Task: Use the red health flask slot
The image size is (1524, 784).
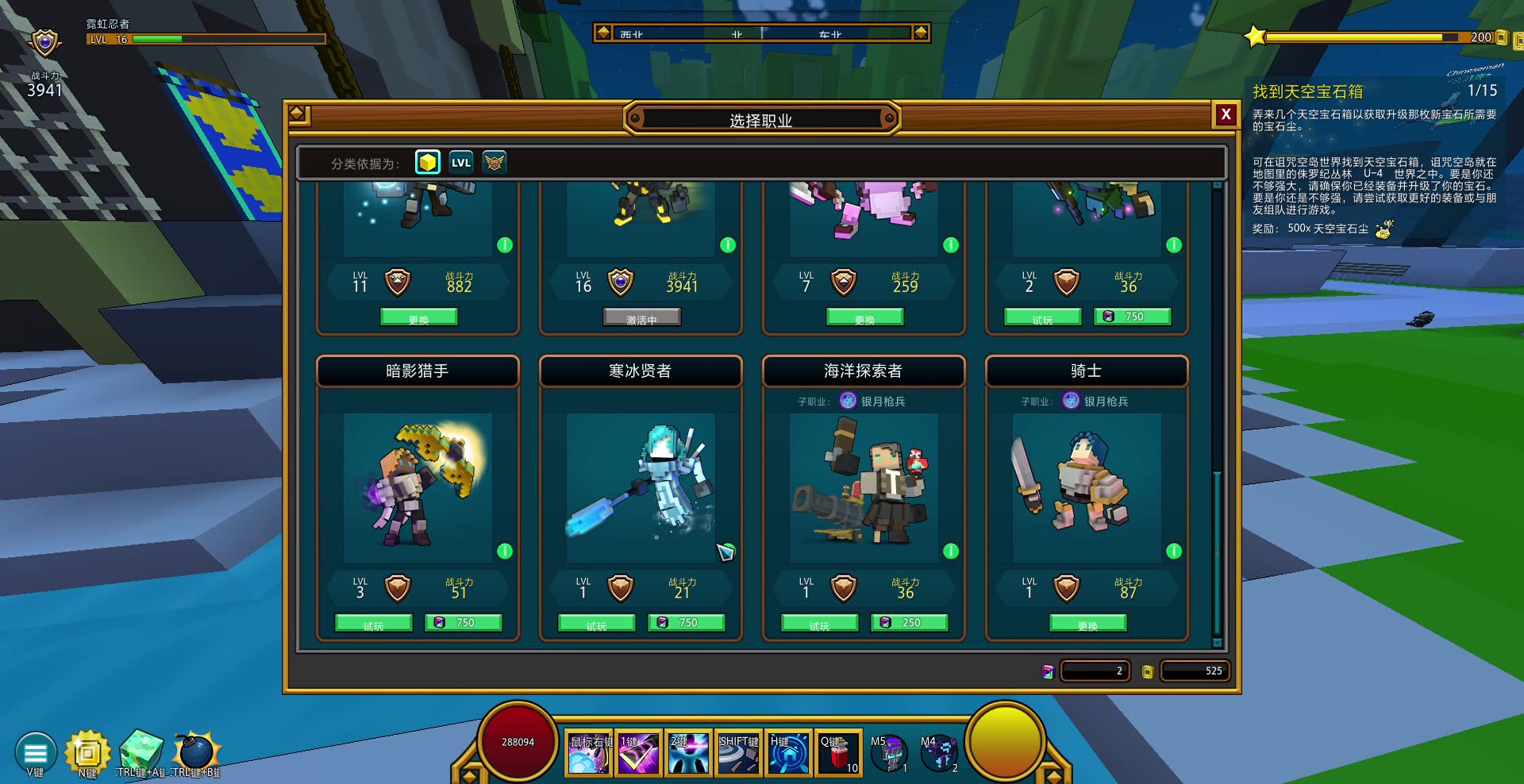Action: 838,752
